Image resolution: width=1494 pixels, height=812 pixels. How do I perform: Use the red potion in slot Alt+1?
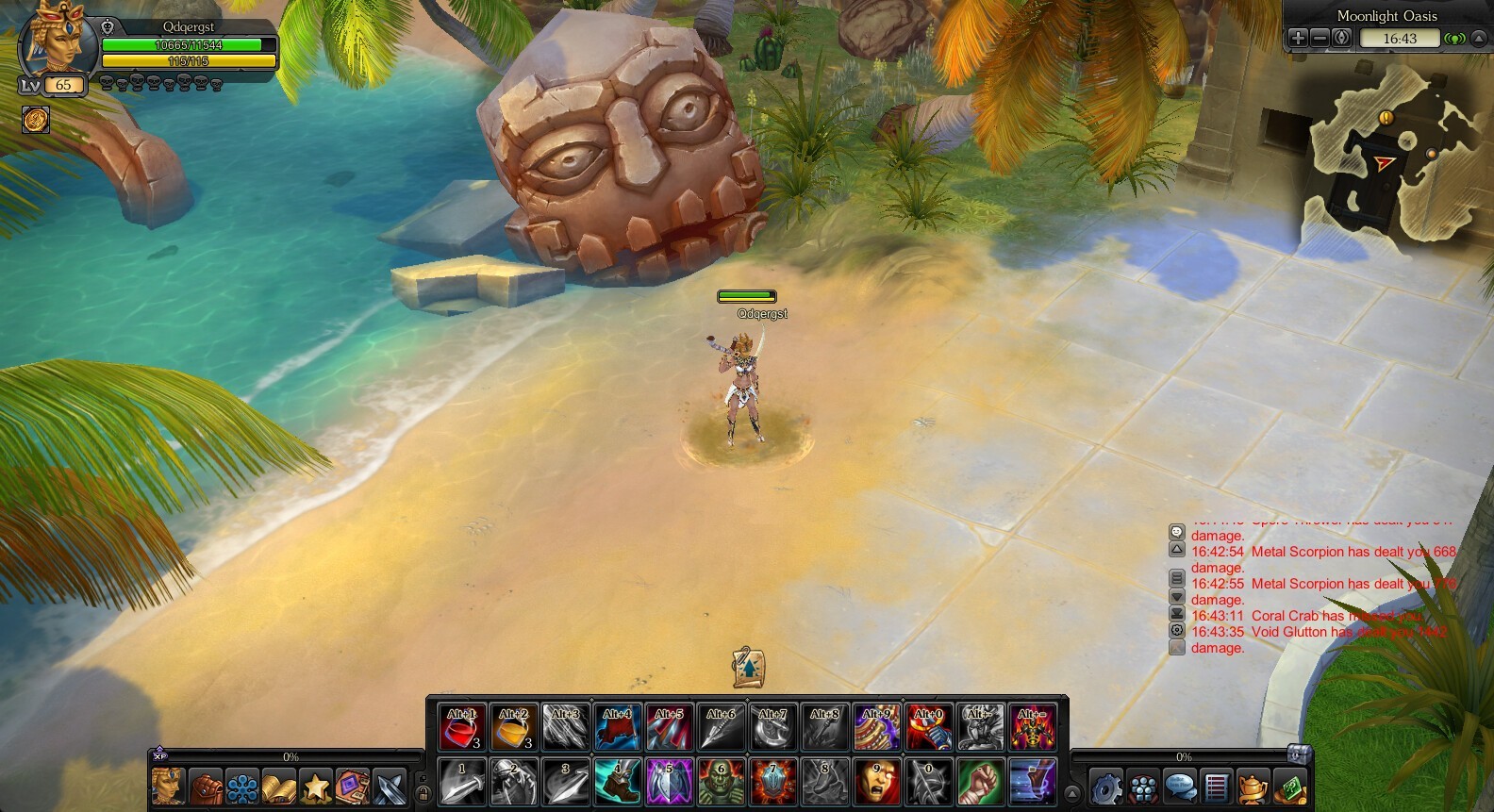(x=462, y=727)
